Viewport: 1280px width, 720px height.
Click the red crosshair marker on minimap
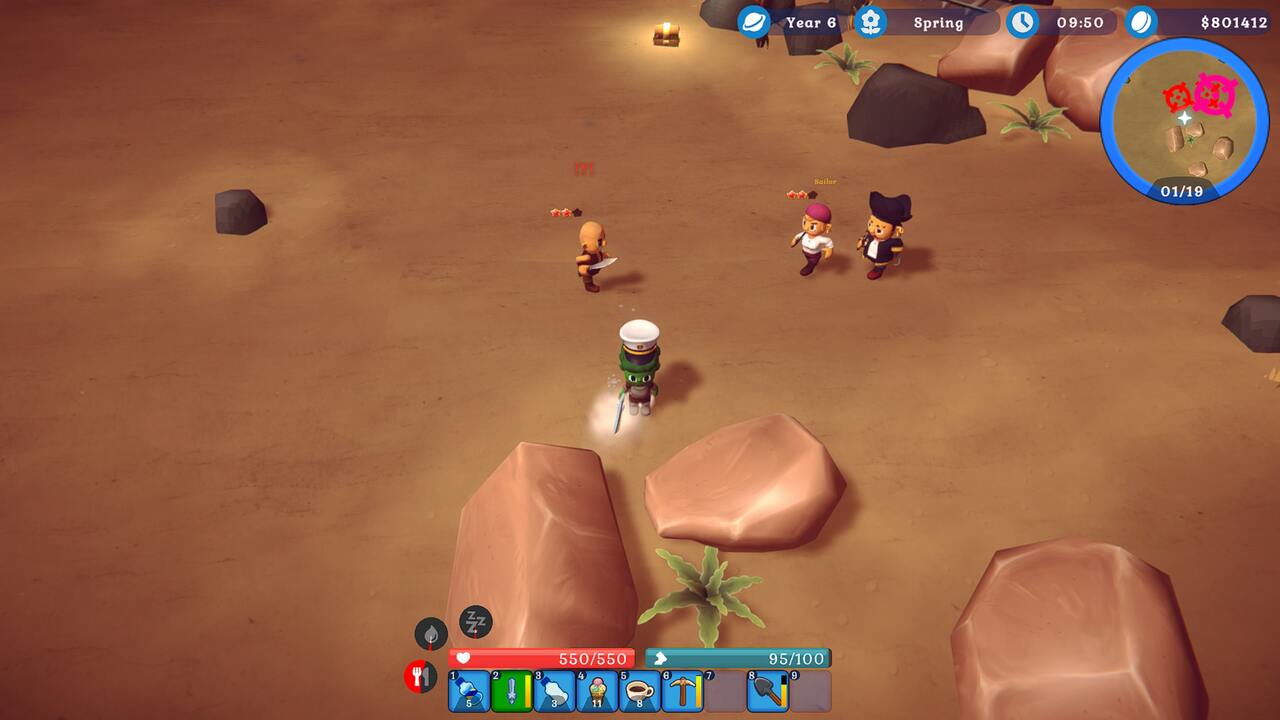(1180, 97)
